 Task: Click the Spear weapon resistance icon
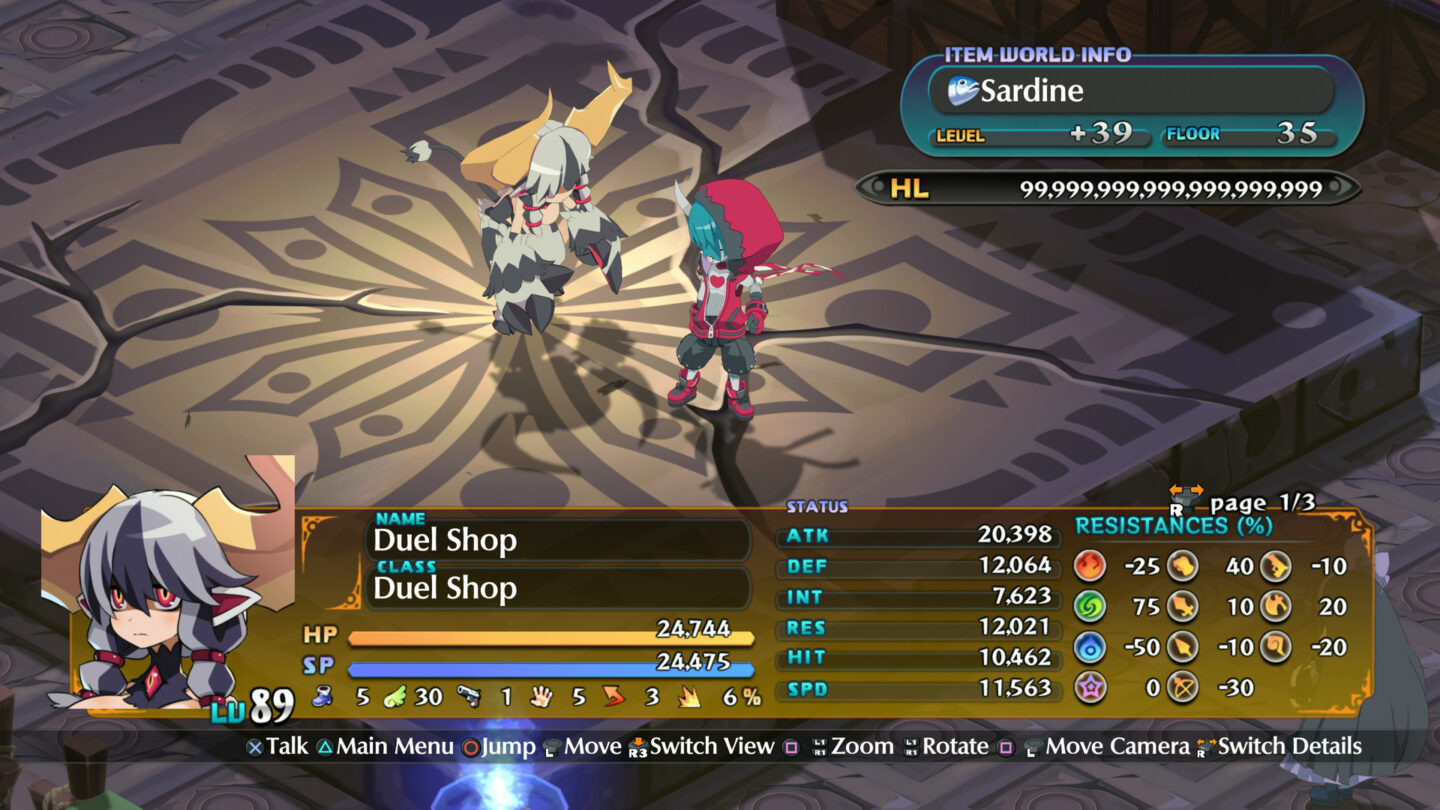pyautogui.click(x=1183, y=647)
